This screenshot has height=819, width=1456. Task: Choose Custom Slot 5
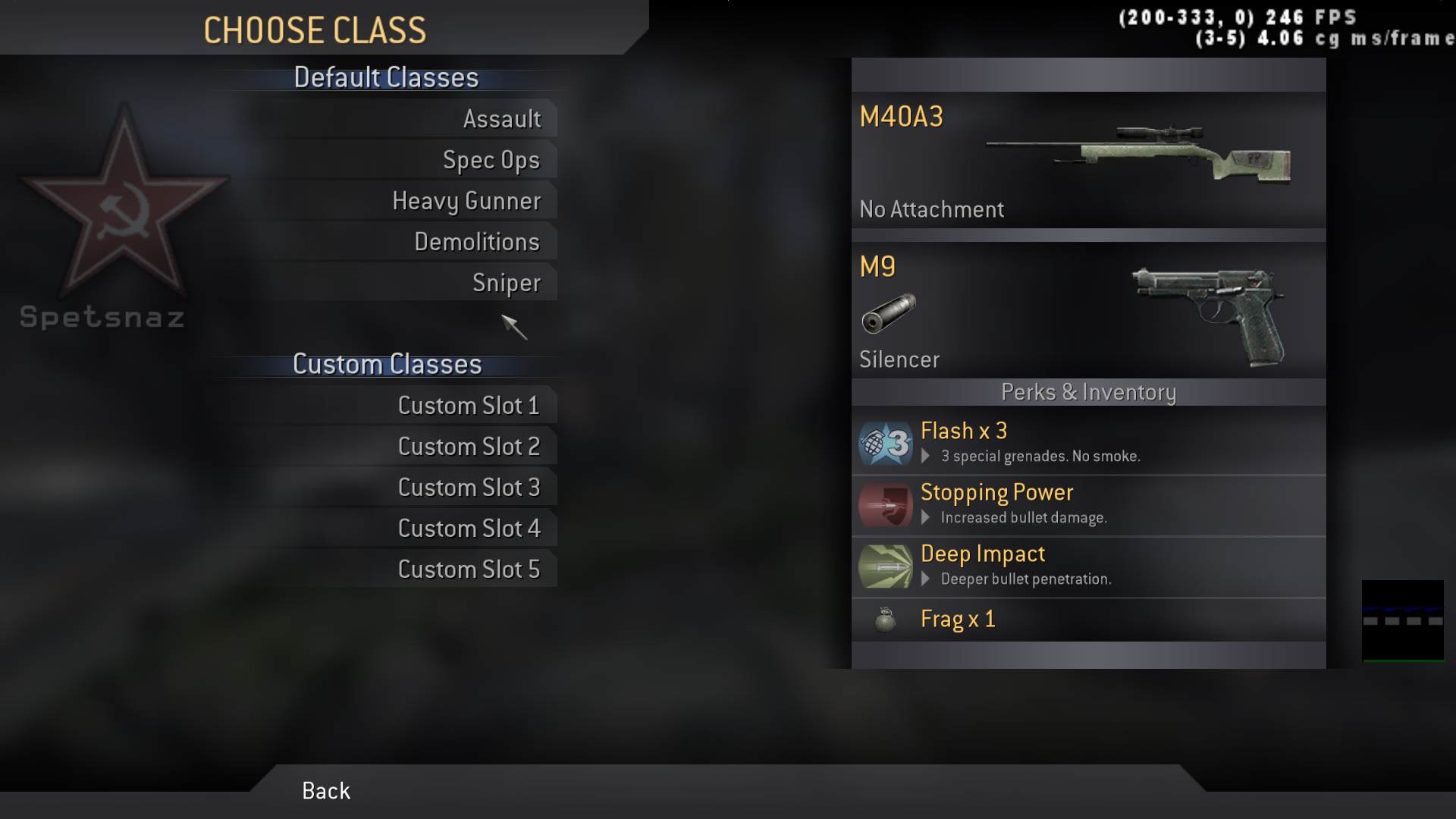click(469, 570)
